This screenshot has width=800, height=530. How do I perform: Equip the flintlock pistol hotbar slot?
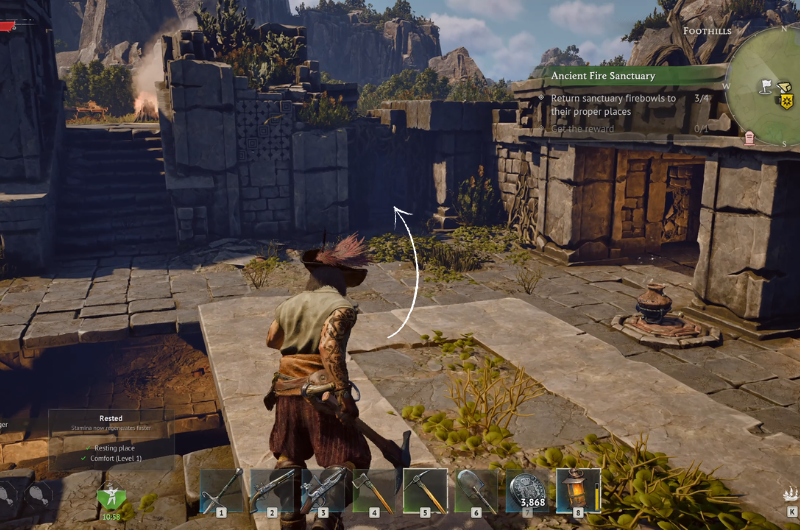[x=273, y=491]
